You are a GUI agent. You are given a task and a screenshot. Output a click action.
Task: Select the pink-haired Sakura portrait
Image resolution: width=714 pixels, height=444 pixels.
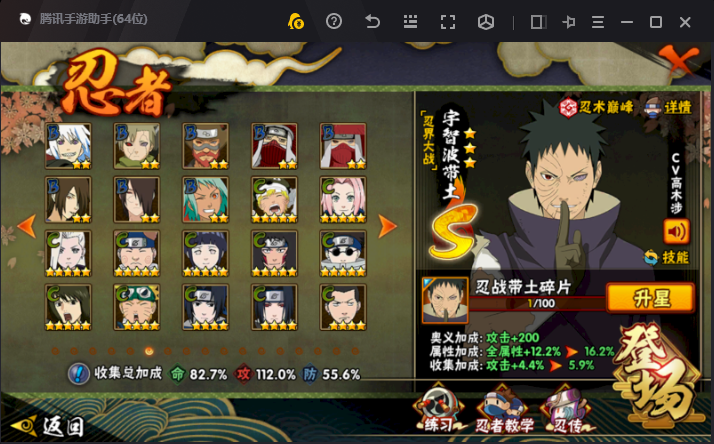pyautogui.click(x=345, y=199)
